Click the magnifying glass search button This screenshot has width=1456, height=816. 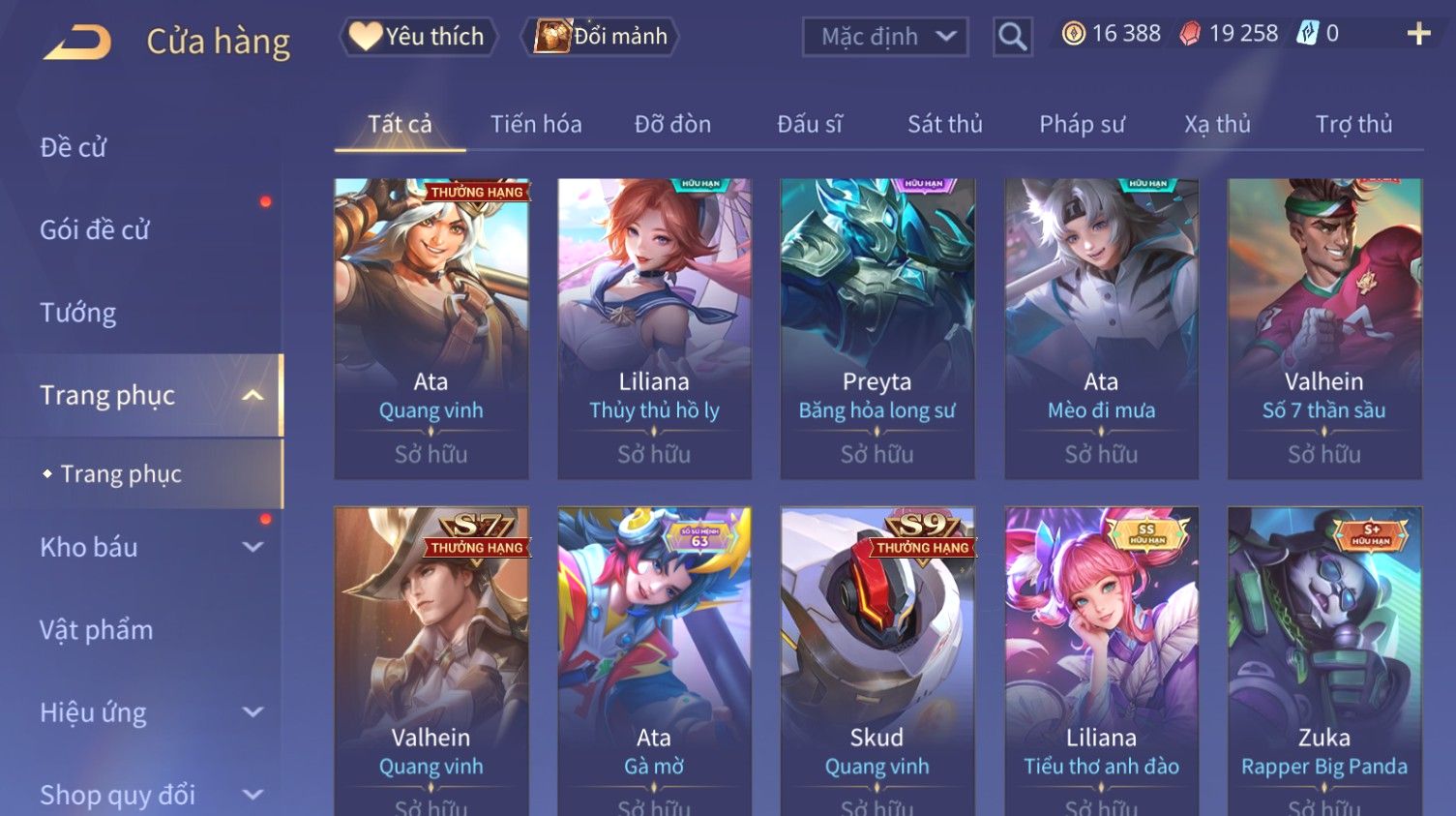click(1012, 37)
